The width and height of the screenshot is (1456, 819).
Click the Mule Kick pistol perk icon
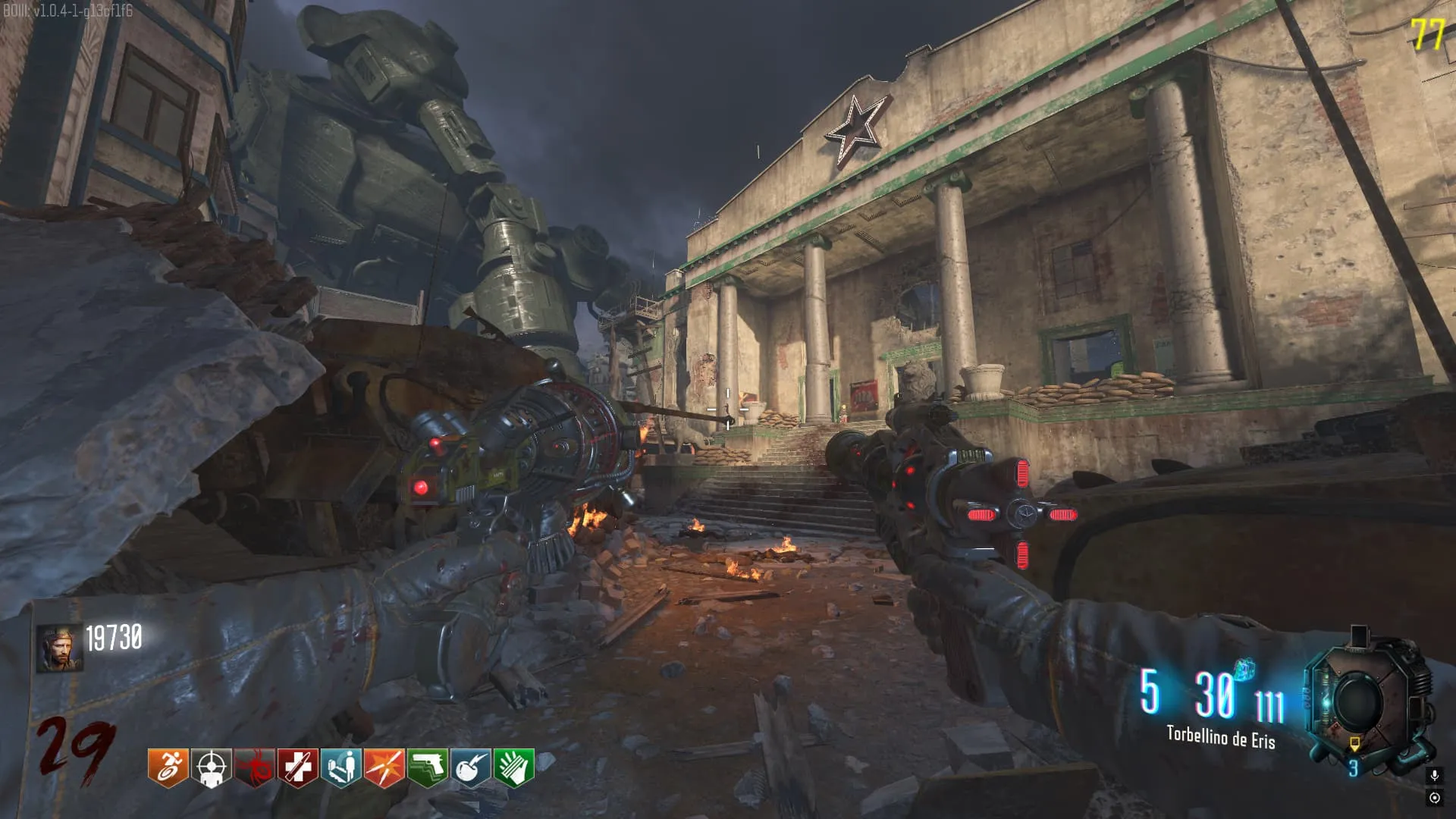click(428, 767)
